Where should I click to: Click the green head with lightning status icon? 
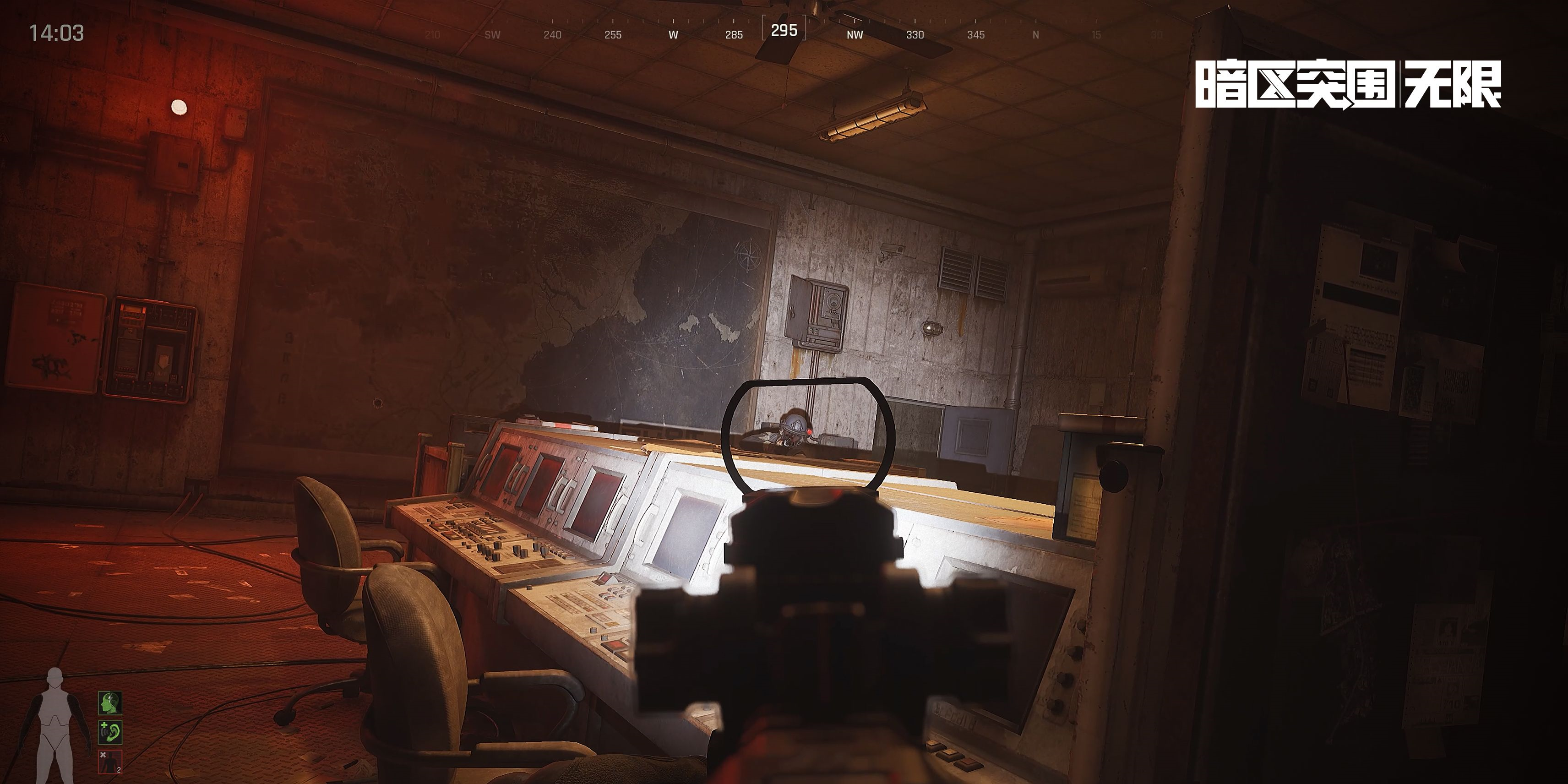click(110, 703)
